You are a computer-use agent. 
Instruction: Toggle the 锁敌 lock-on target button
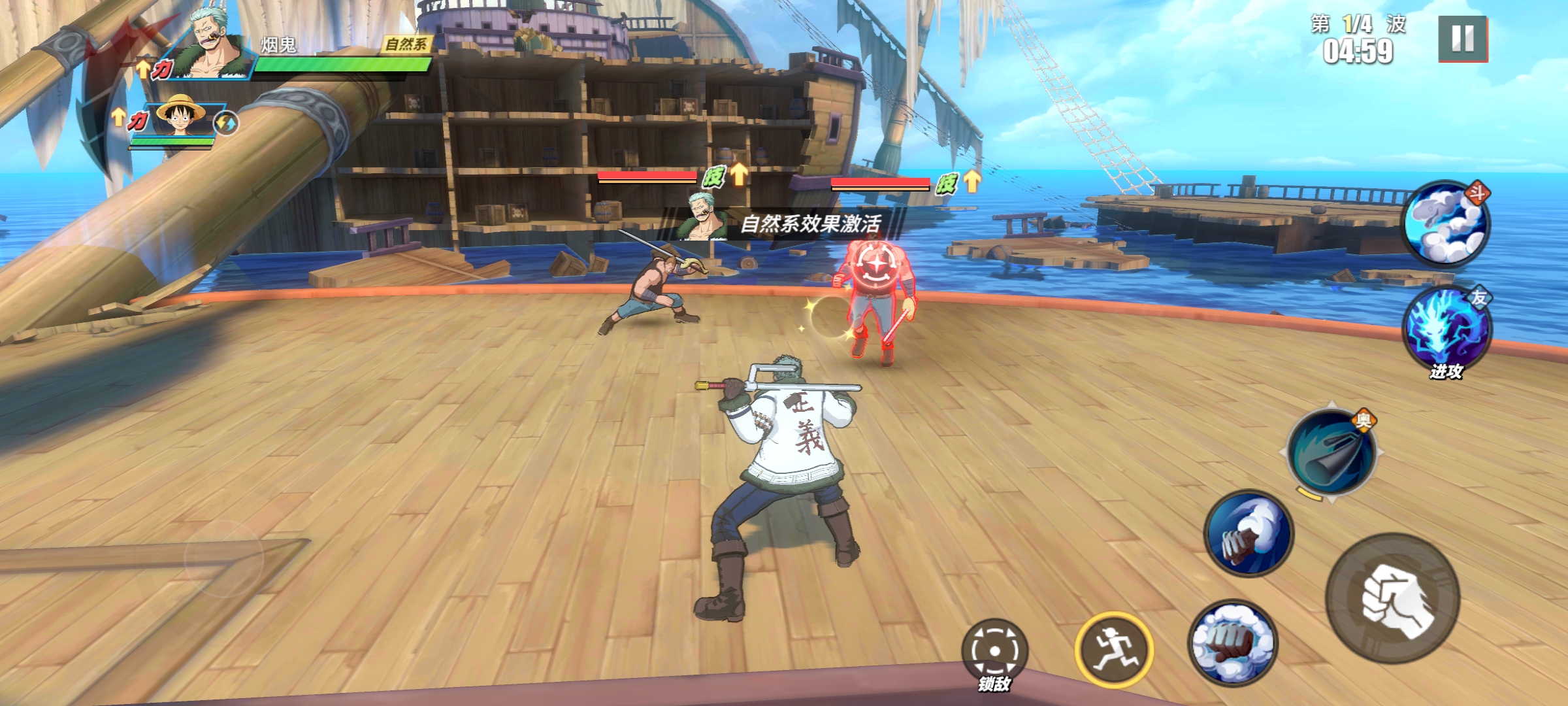[994, 651]
